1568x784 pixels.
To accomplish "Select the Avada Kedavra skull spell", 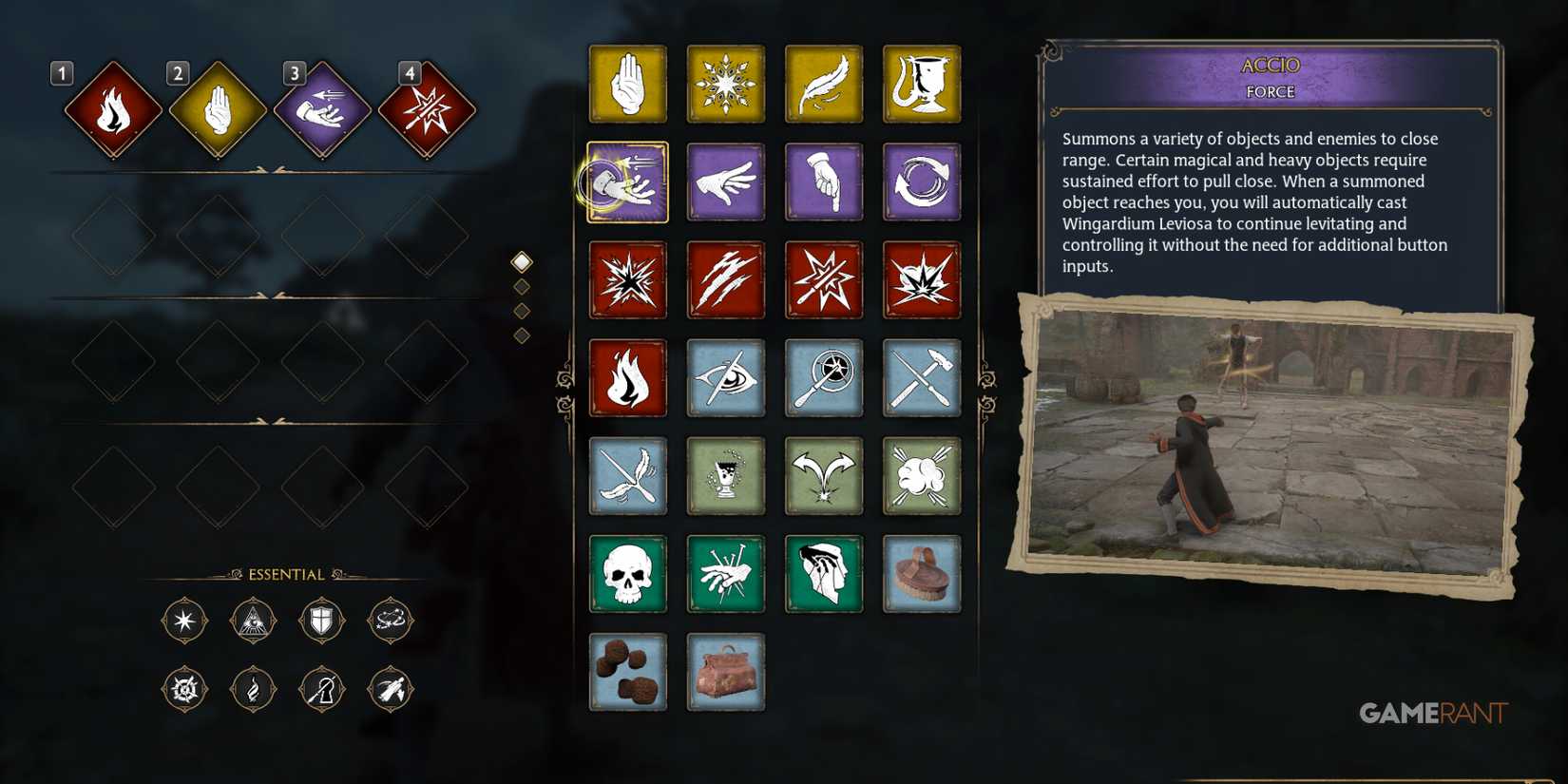I will click(x=627, y=574).
